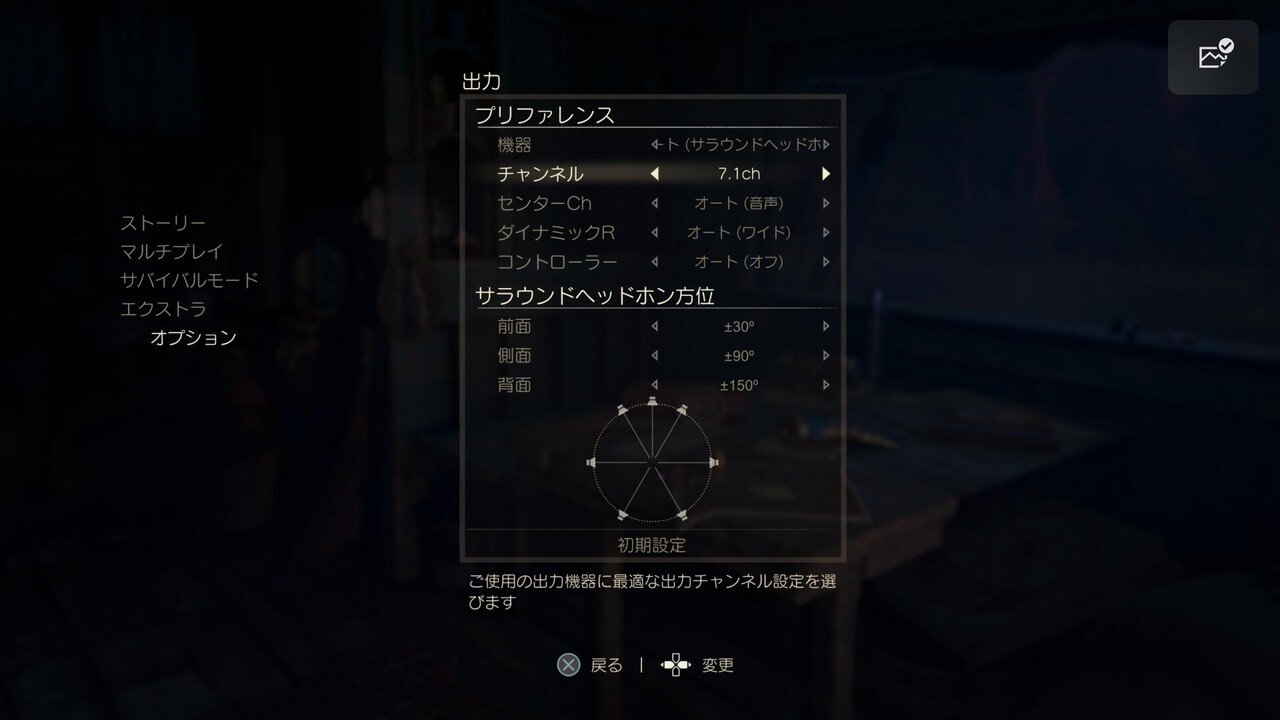1280x720 pixels.
Task: Increase the 前面 angle with its right arrow
Action: point(825,325)
